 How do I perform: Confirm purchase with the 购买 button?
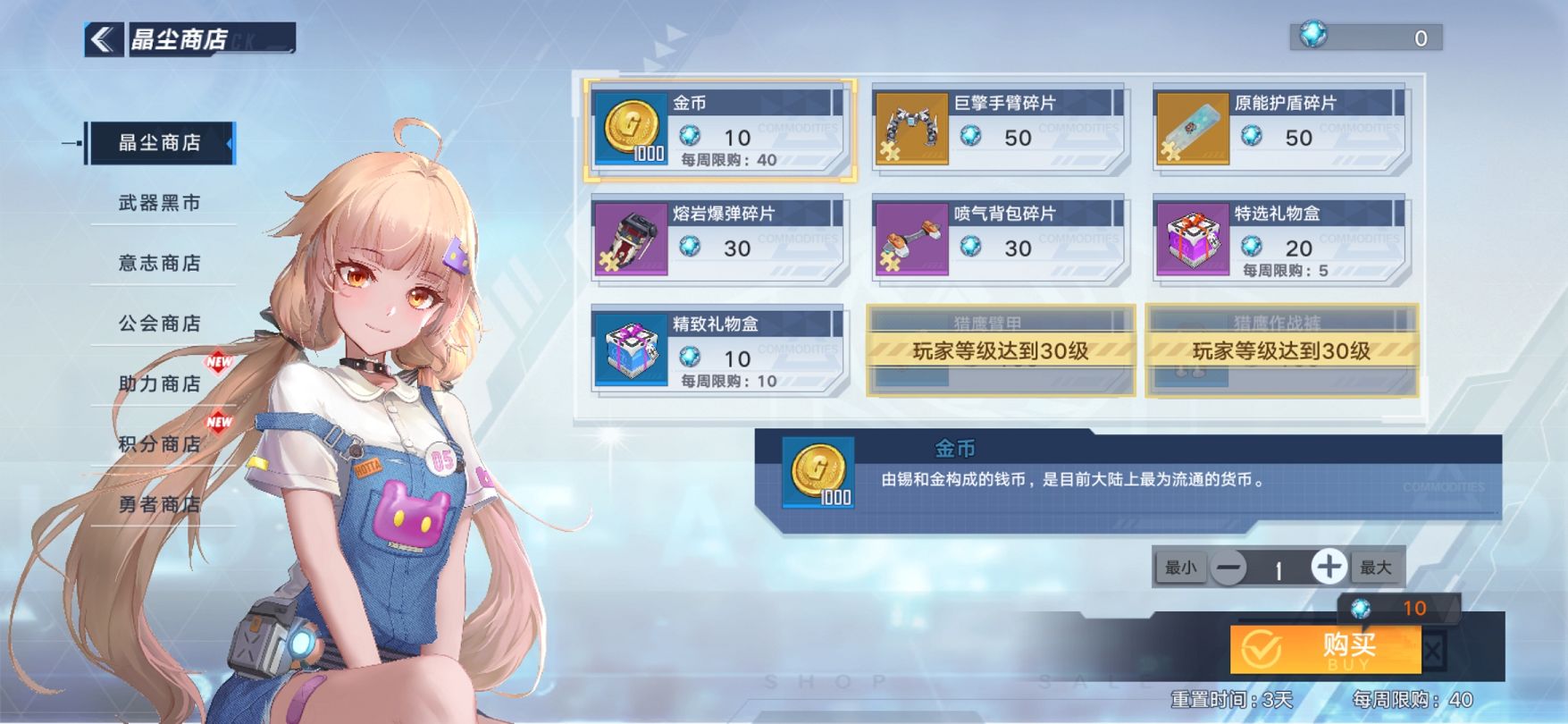tap(1326, 648)
